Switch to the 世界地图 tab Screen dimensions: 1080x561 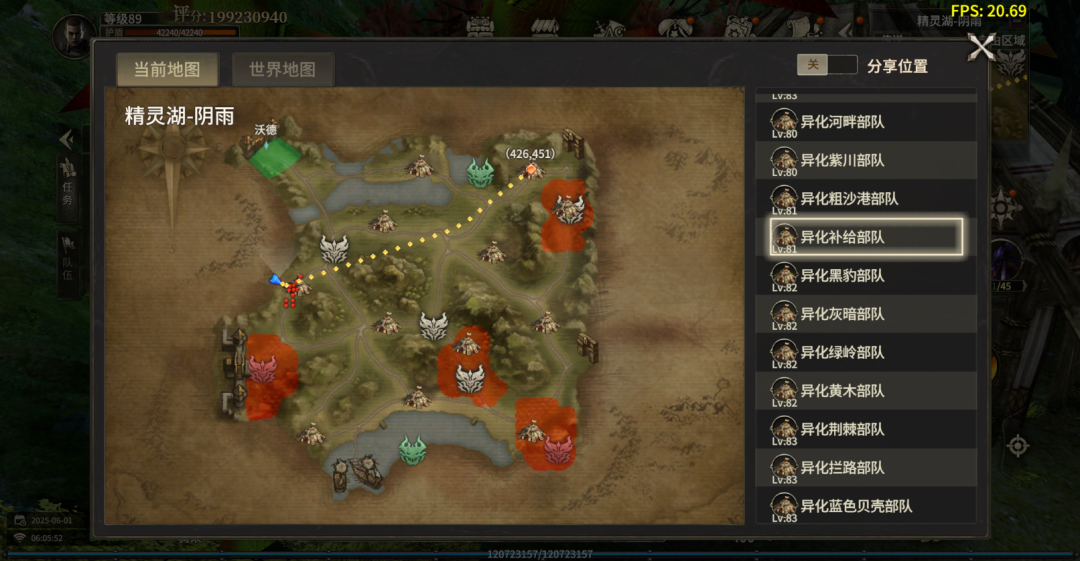[x=283, y=70]
